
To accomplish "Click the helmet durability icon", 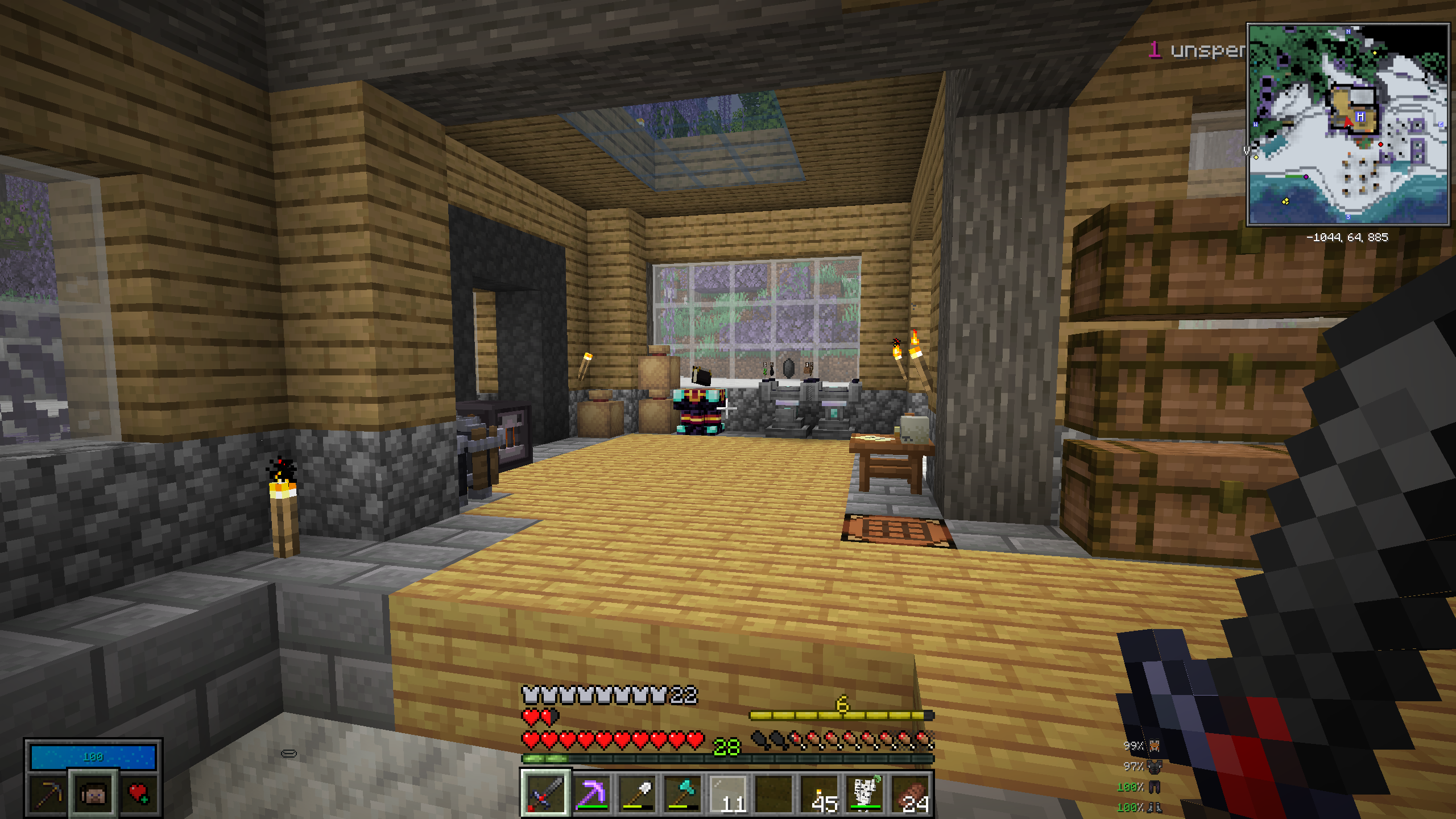I will (x=1155, y=746).
